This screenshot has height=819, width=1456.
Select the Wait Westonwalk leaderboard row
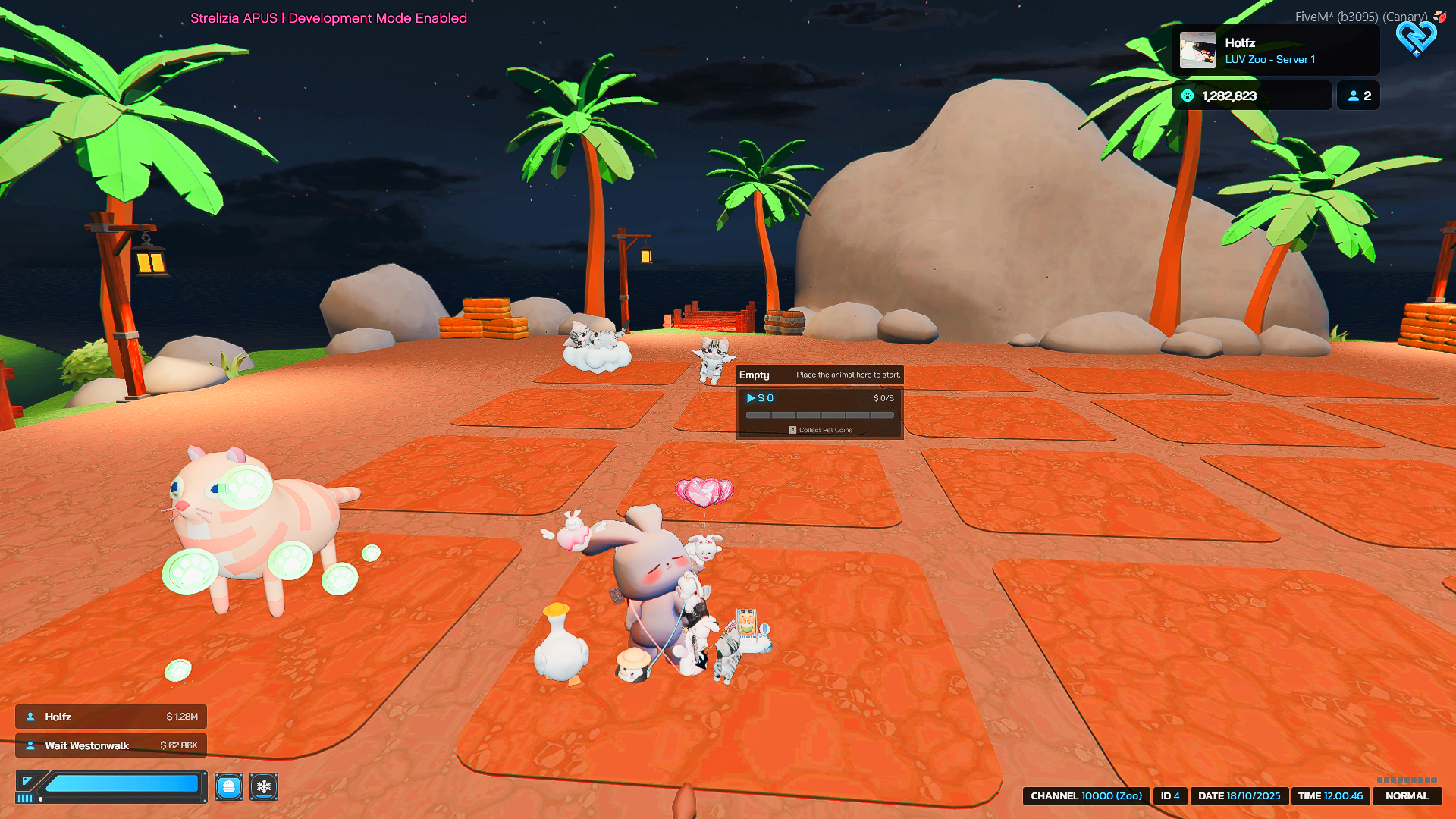pos(111,745)
